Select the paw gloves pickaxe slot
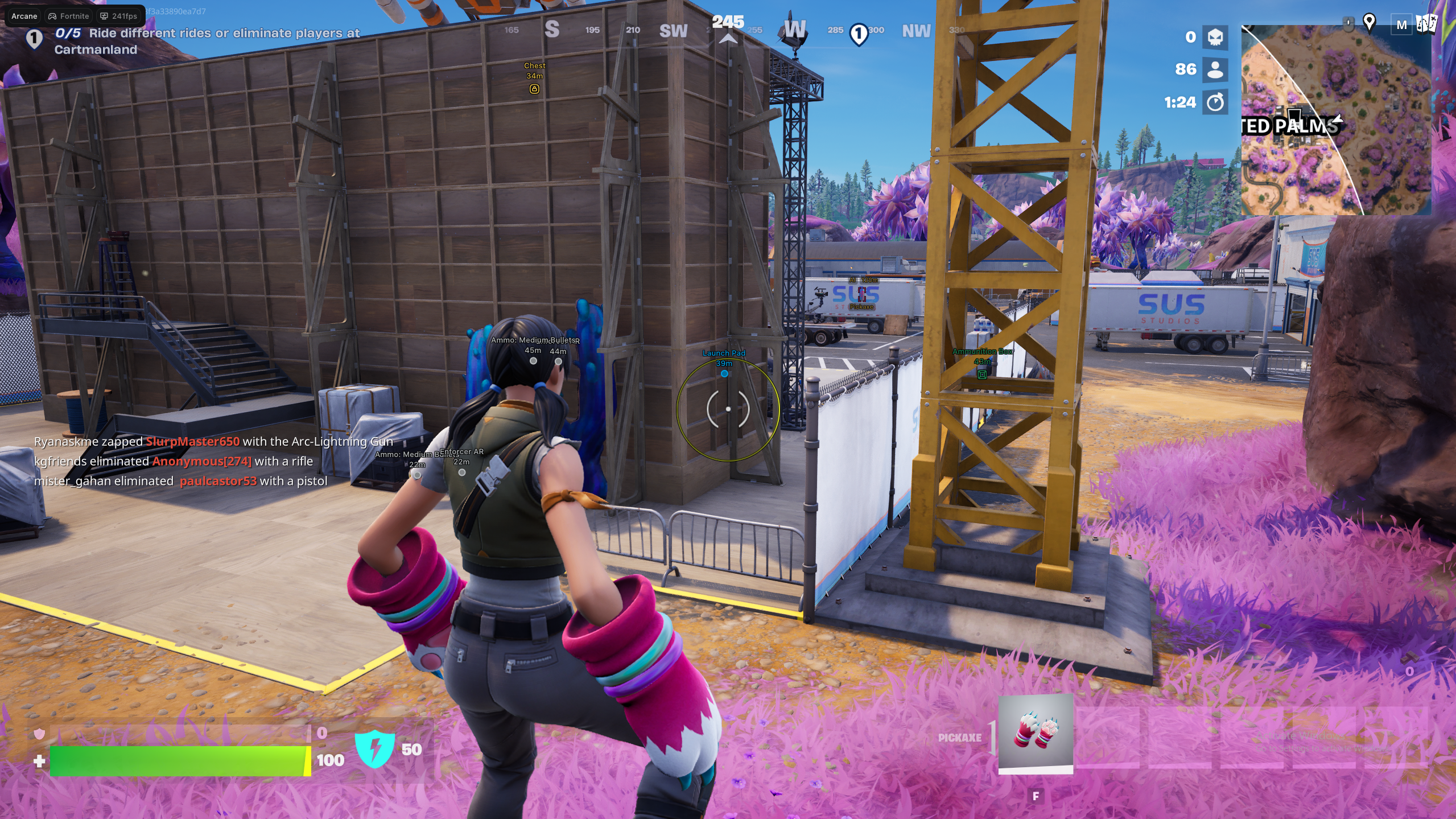The image size is (1456, 819). (1036, 733)
